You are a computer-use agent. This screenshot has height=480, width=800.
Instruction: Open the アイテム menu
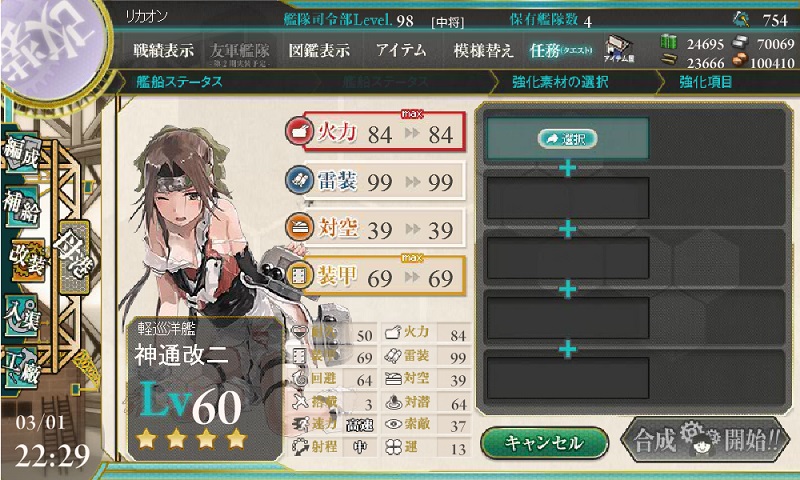(x=401, y=50)
